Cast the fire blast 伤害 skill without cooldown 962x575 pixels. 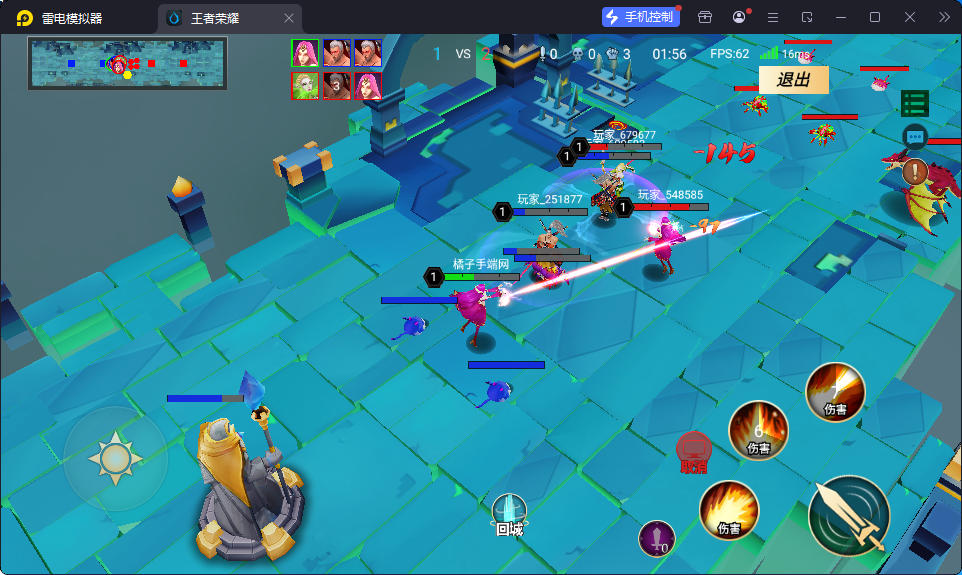(728, 509)
